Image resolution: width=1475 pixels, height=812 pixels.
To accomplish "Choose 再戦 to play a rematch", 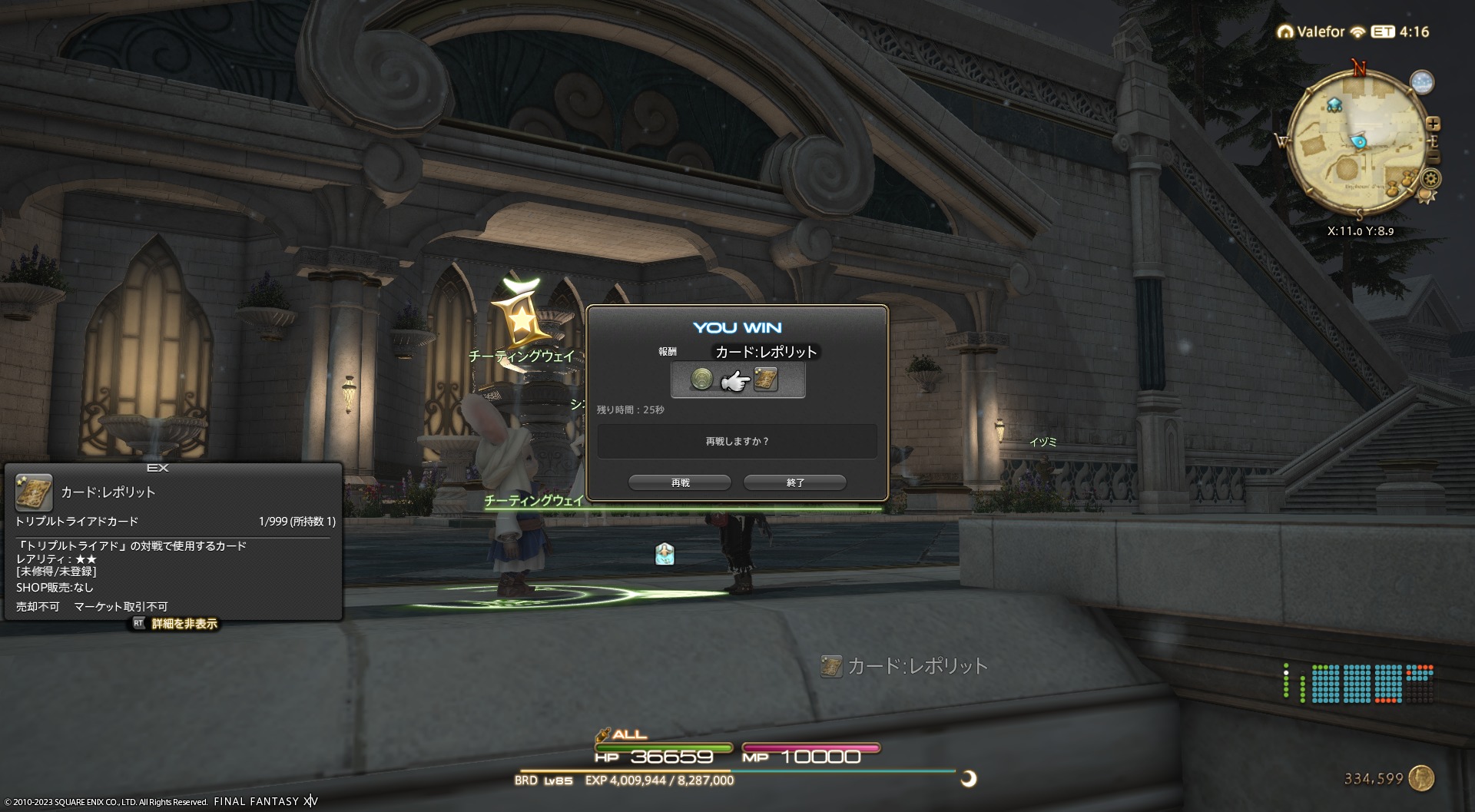I will 680,482.
